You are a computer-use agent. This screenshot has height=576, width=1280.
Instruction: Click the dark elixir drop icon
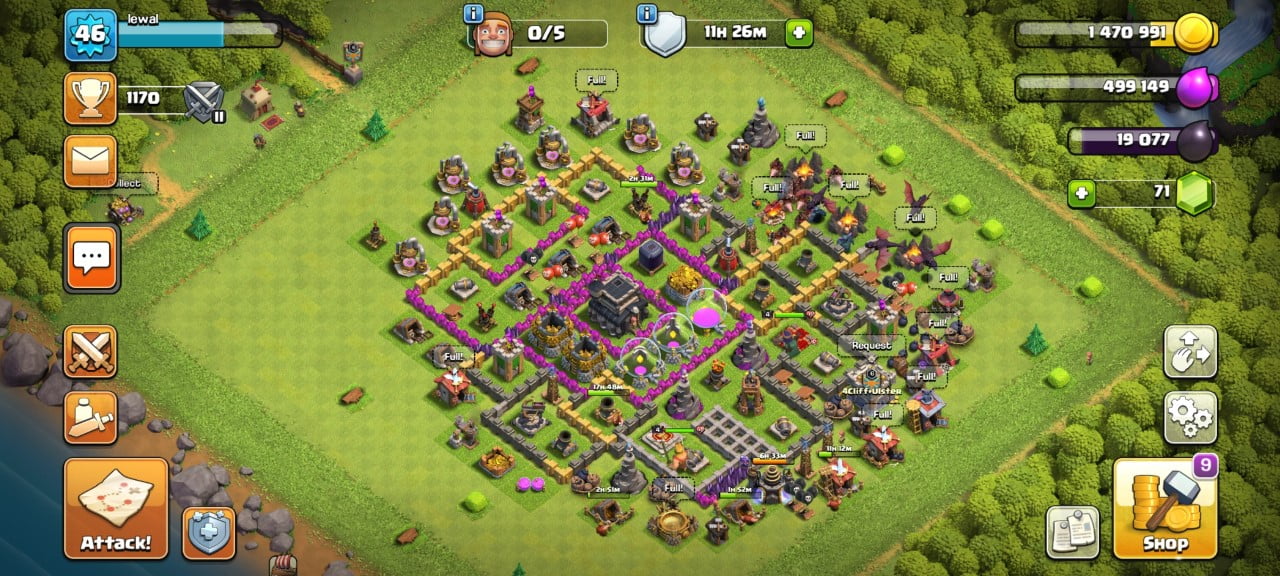pyautogui.click(x=1193, y=142)
